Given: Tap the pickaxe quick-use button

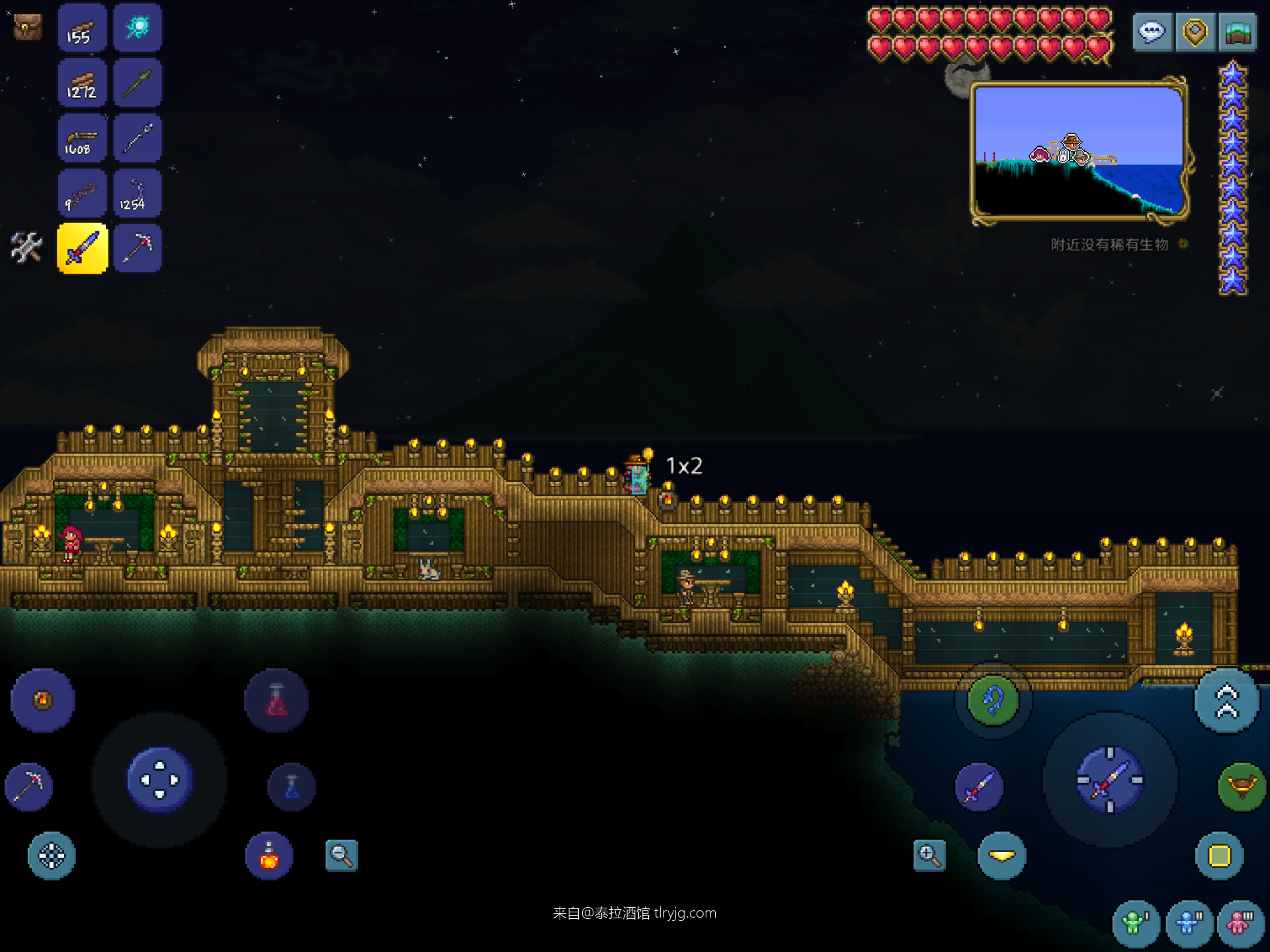Looking at the screenshot, I should click(x=28, y=786).
